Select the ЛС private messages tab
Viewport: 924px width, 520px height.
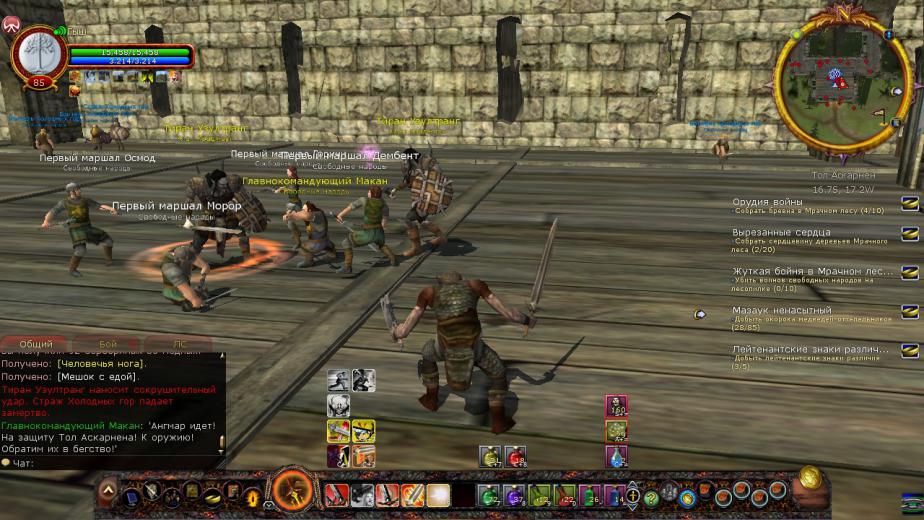[x=179, y=344]
